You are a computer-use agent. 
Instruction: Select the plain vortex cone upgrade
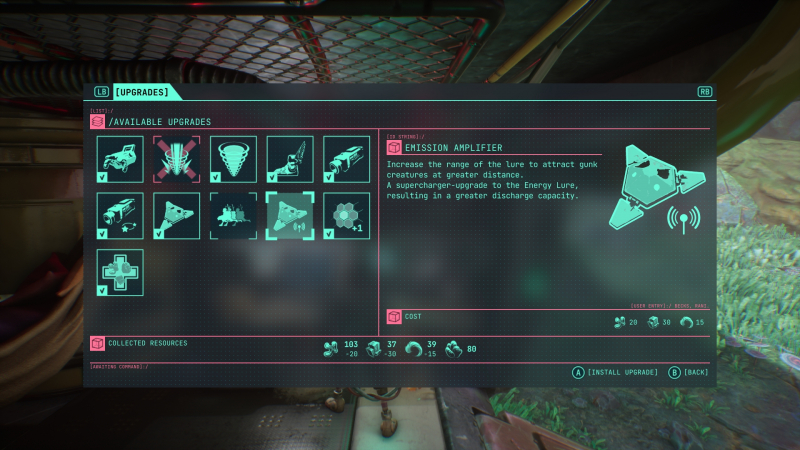[x=233, y=159]
